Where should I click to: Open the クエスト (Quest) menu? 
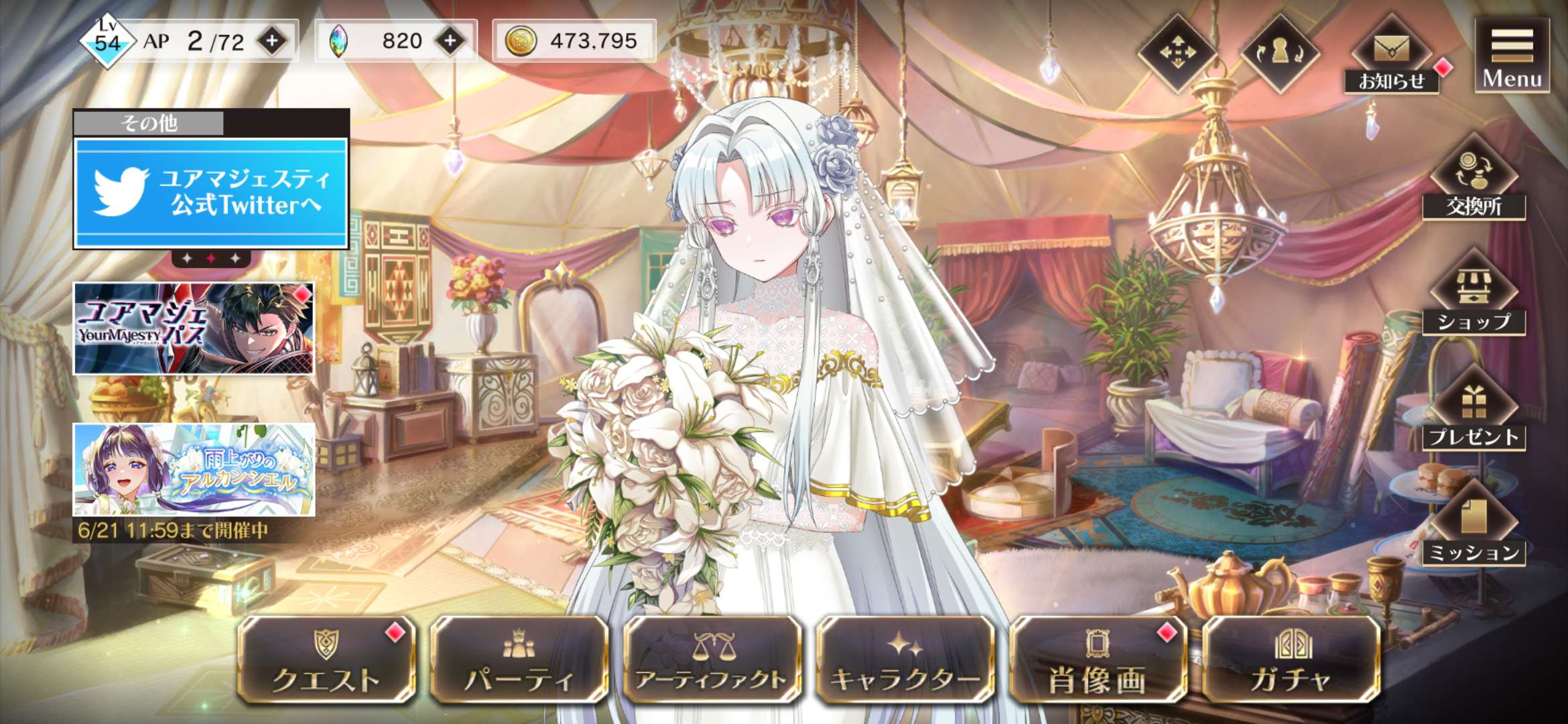coord(326,660)
